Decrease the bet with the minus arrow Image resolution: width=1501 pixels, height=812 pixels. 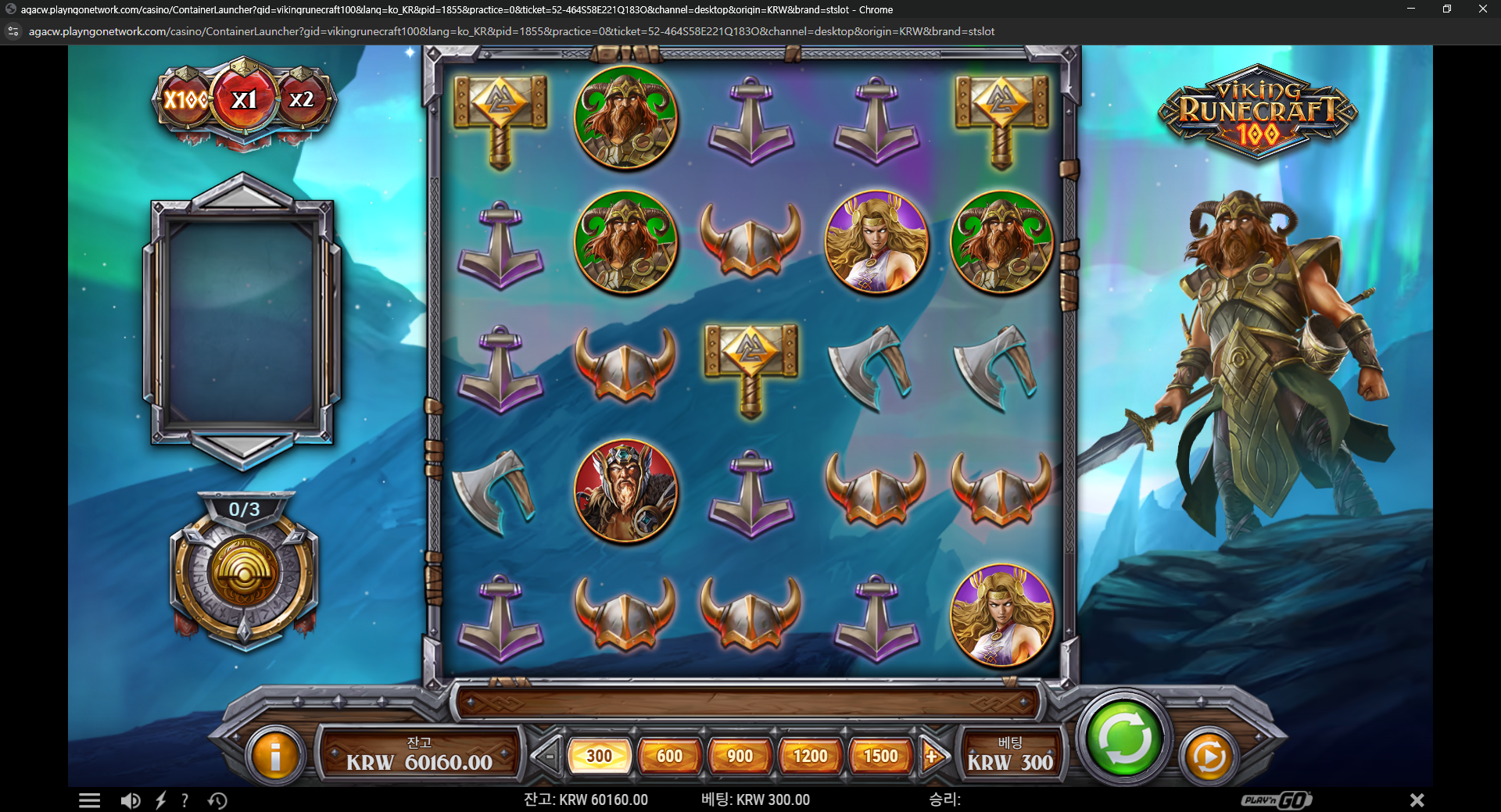tap(548, 756)
